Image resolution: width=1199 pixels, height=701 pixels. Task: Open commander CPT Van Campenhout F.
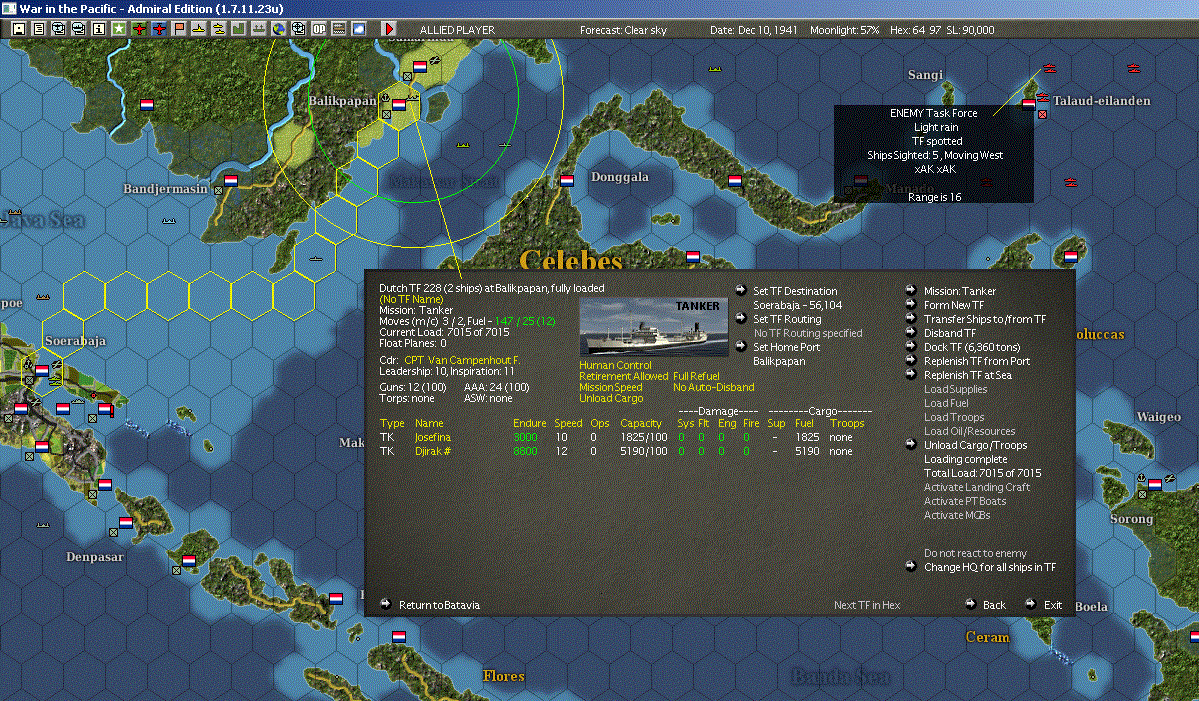[462, 359]
